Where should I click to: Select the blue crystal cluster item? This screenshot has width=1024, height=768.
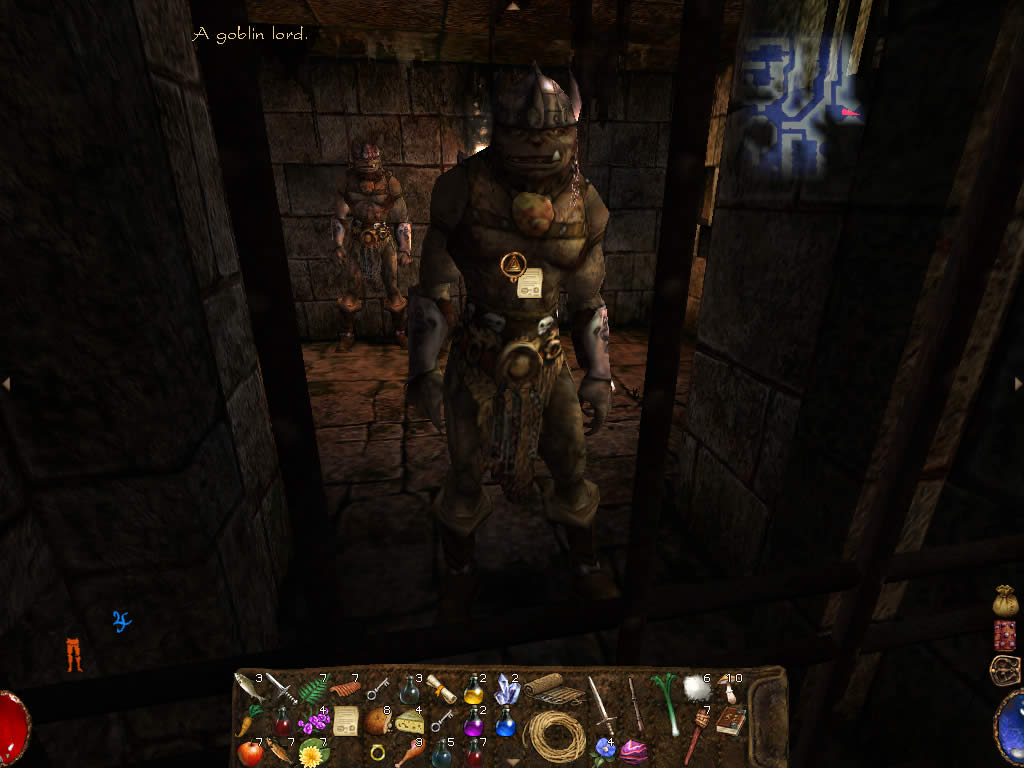click(506, 688)
